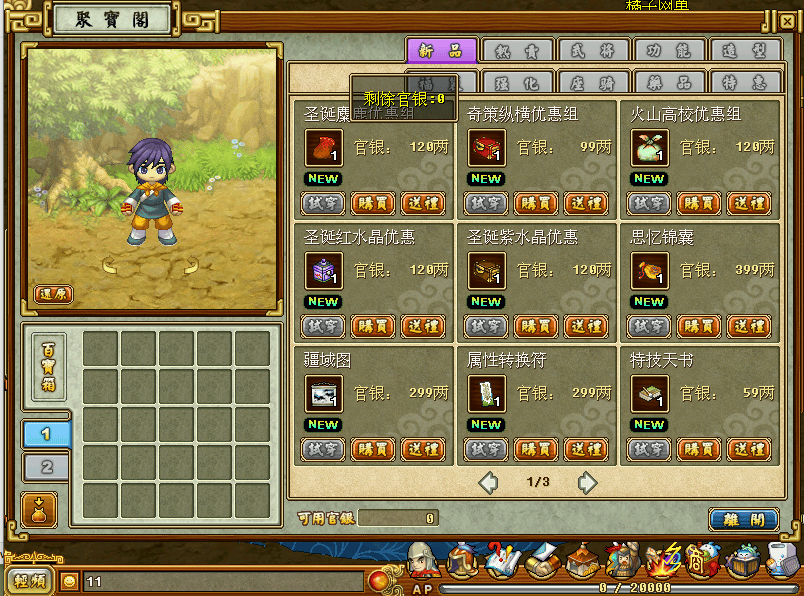Buy the 思忆锦囊 for 399 silver
The width and height of the screenshot is (804, 596).
[699, 326]
